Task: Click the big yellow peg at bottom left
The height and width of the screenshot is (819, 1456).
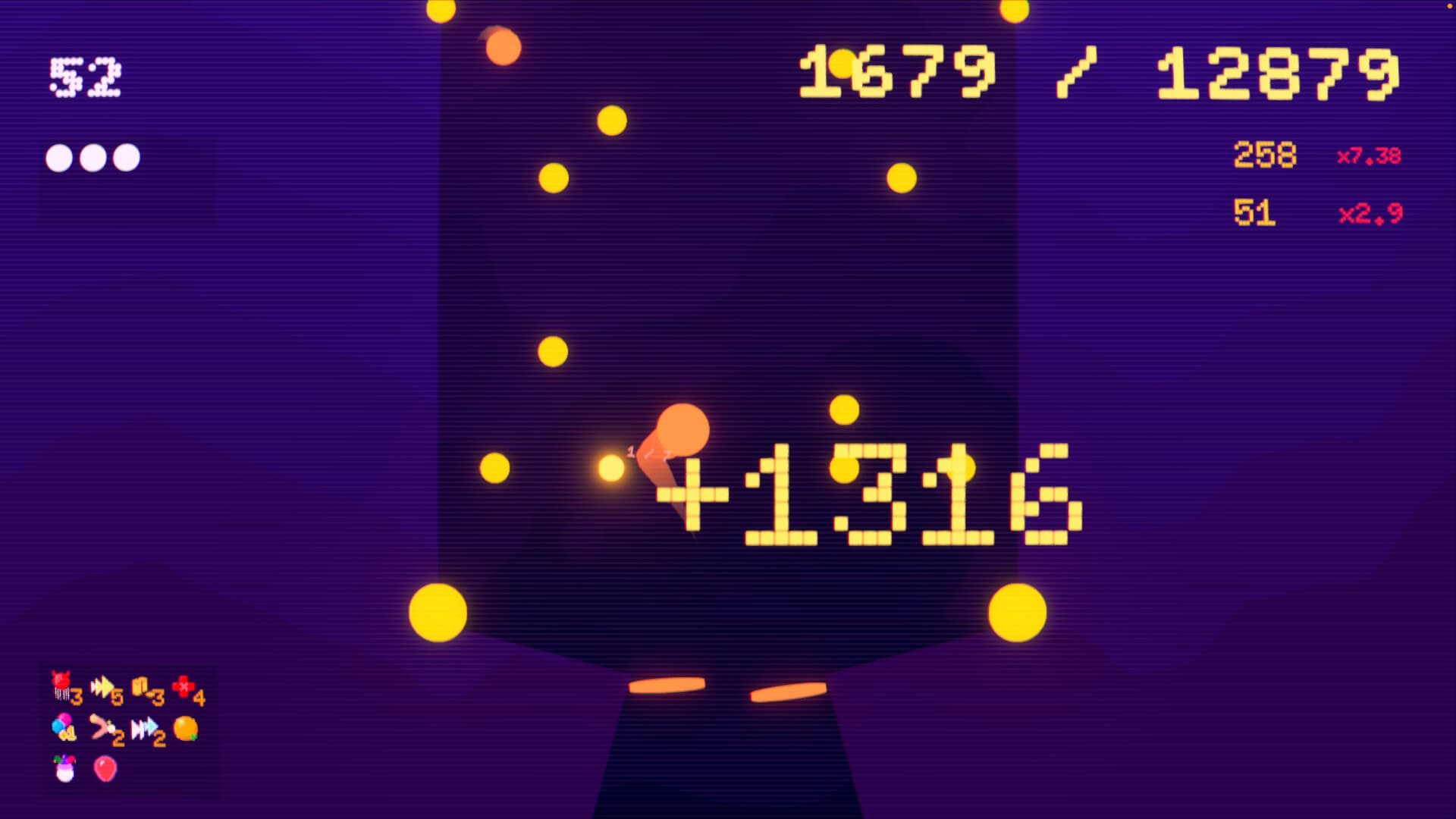Action: 438,614
